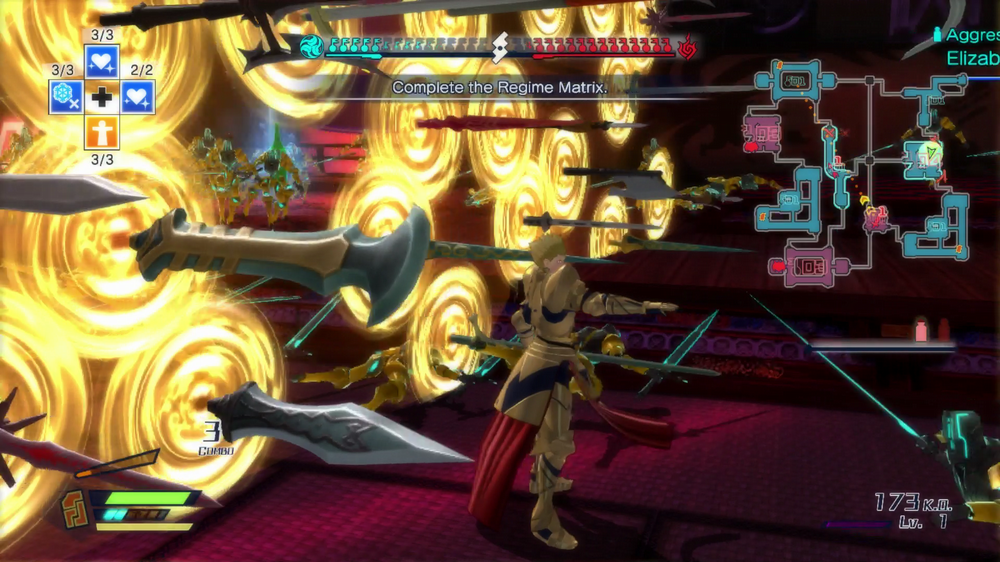The height and width of the screenshot is (562, 1000).
Task: Use the snowflake cure item slot
Action: (66, 97)
